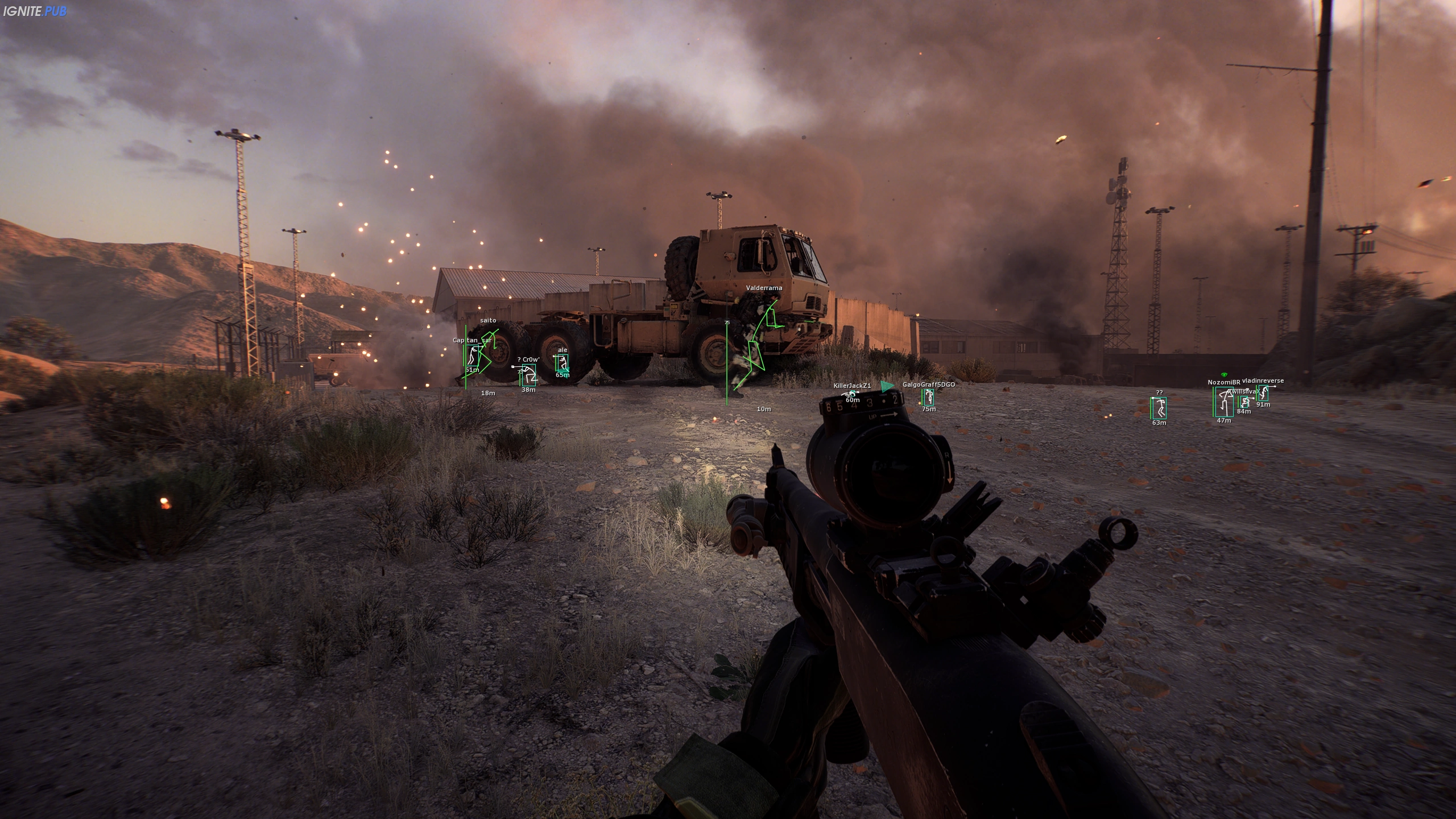Select the teal flag marker near GalgoGraff5DGO

887,387
